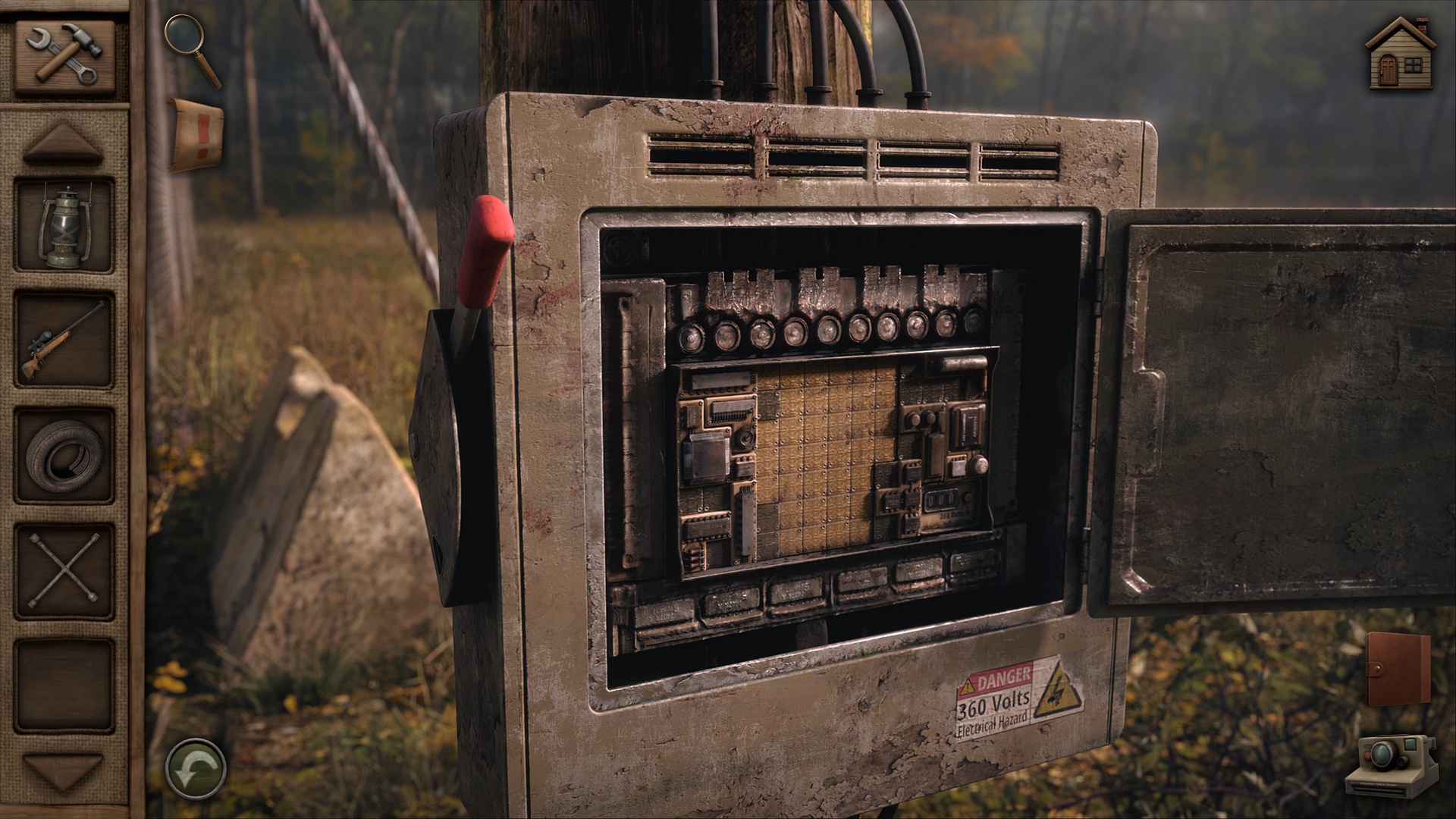The image size is (1456, 819).
Task: Go back with the green arrow button
Action: 196,768
